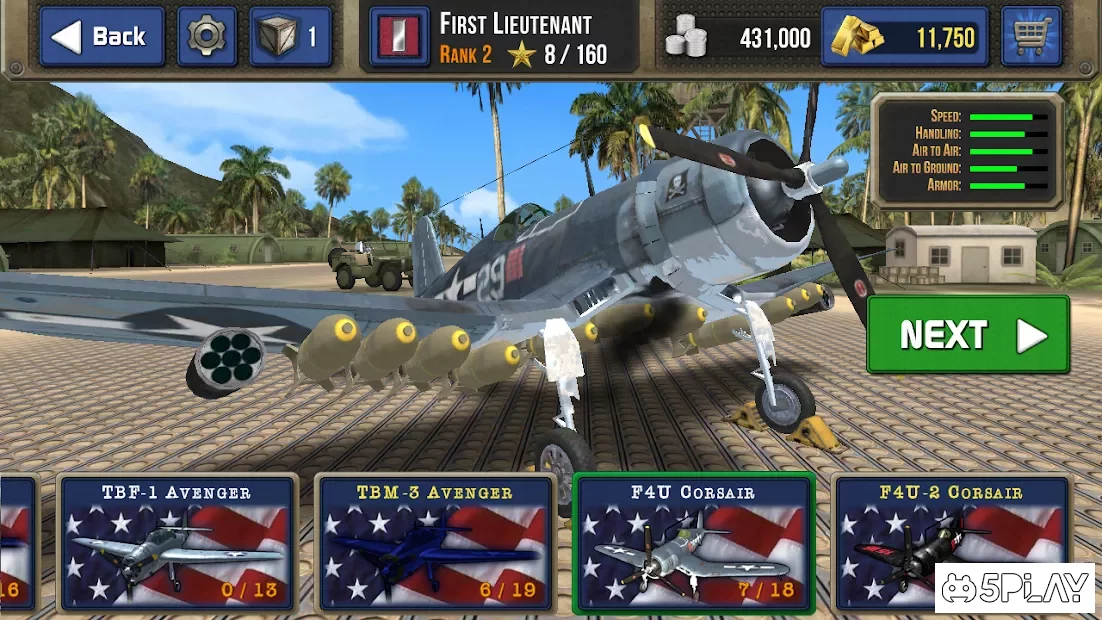Open the shopping cart store
The height and width of the screenshot is (620, 1102).
[x=1031, y=37]
